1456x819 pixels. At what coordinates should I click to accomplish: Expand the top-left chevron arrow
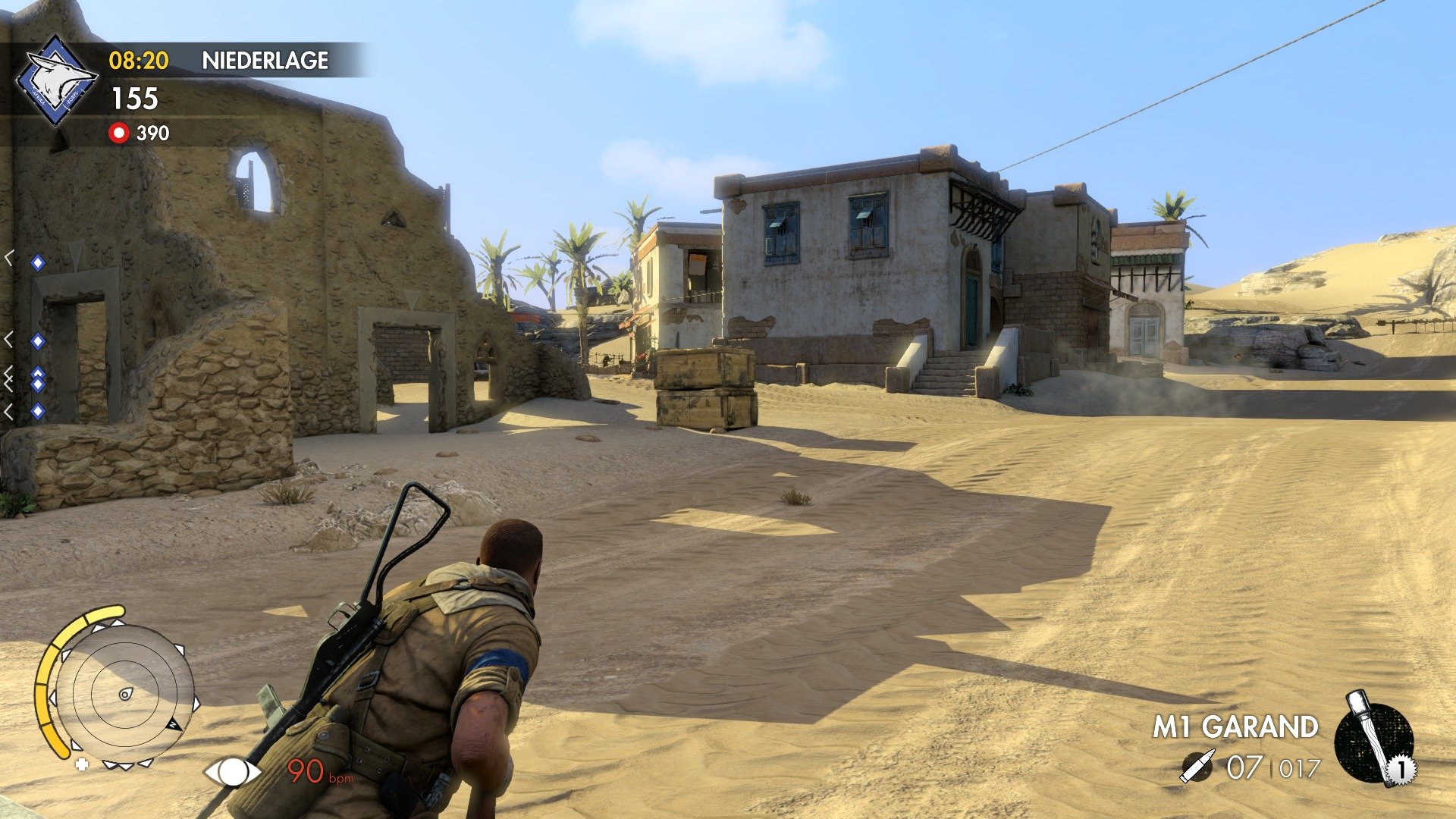(9, 259)
